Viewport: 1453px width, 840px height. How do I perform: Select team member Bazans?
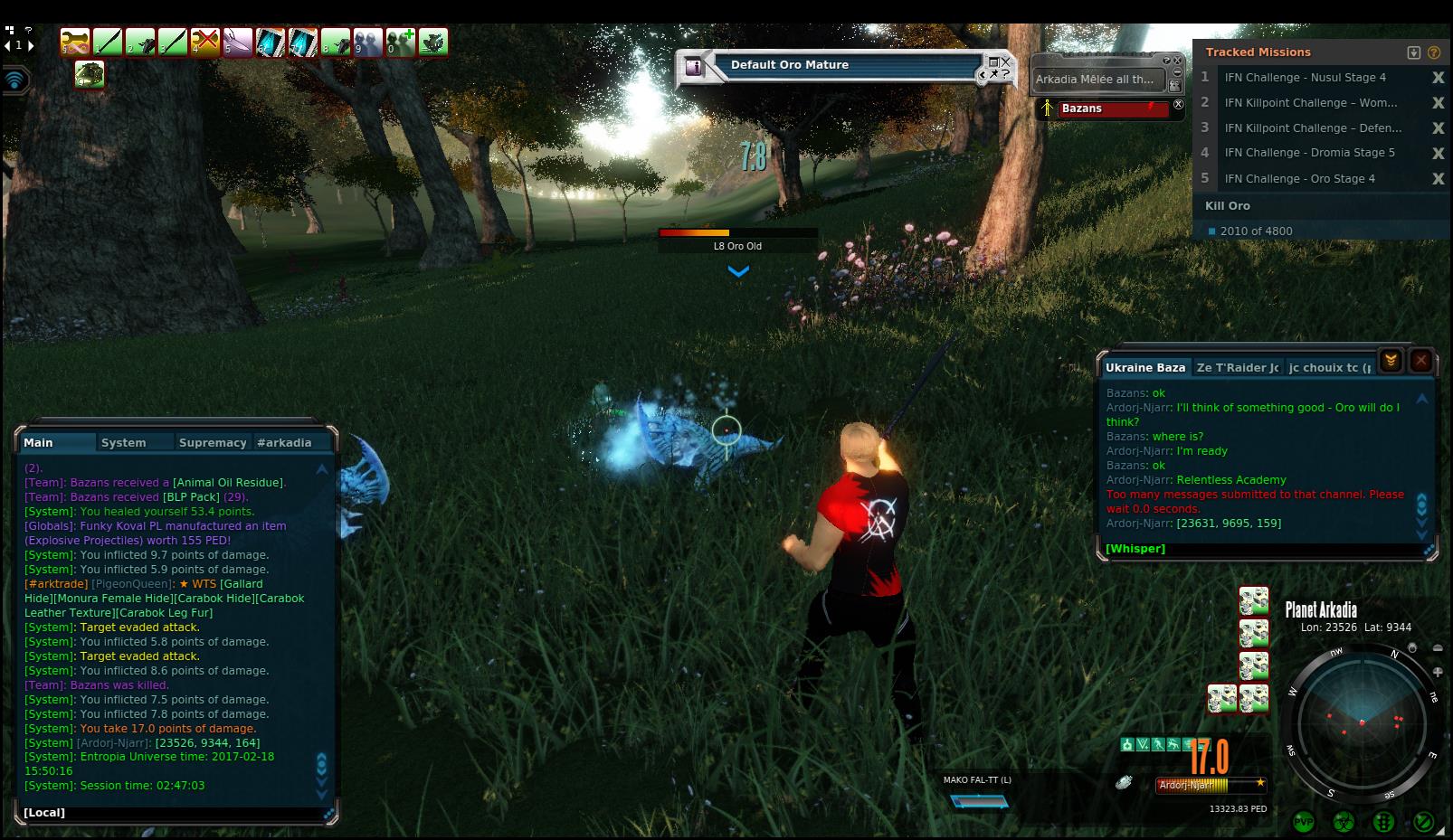point(1104,109)
